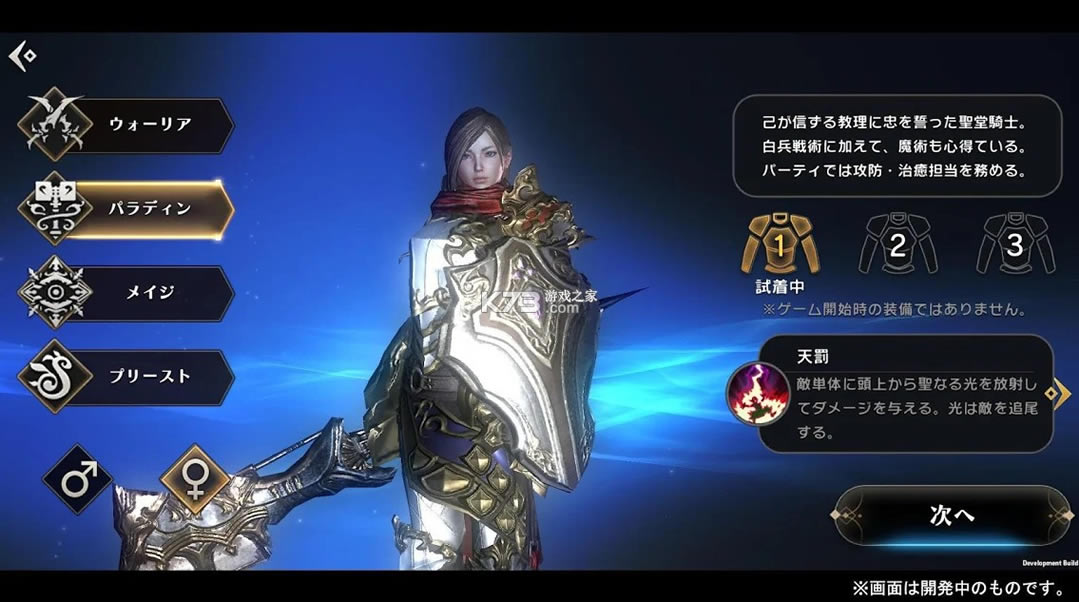
Task: Select the ウォーリア class
Action: (x=127, y=125)
